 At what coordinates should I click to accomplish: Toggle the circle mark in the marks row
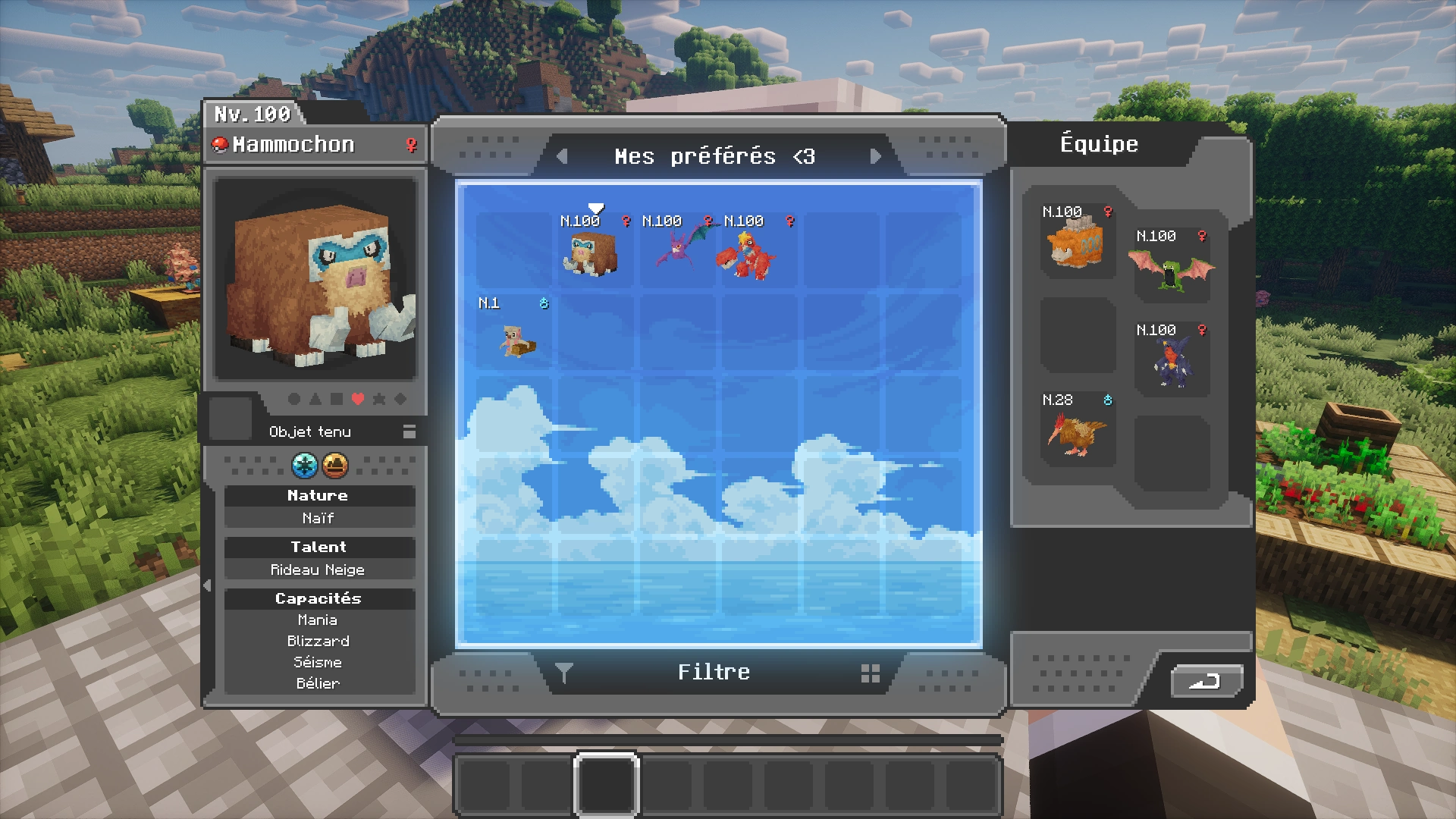[294, 399]
